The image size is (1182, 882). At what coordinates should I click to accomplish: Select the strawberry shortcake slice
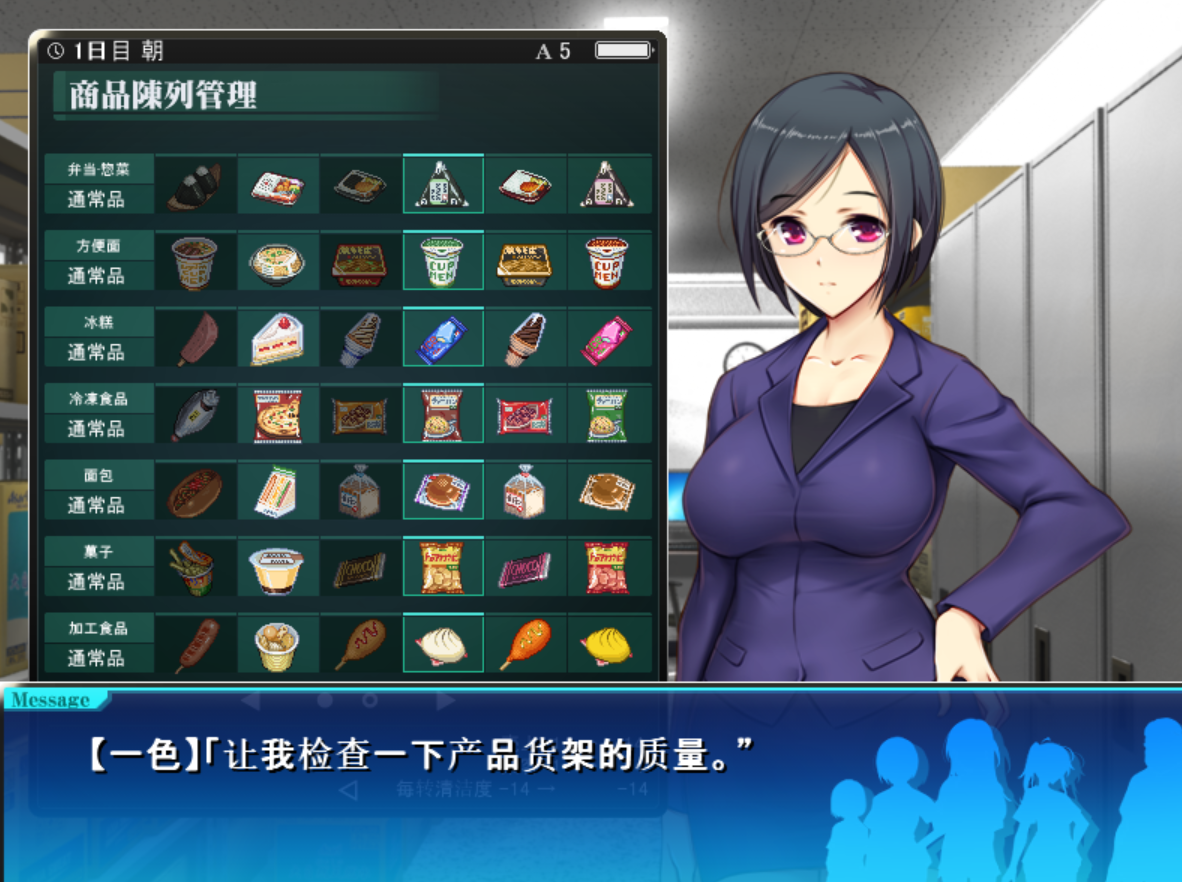tap(277, 339)
